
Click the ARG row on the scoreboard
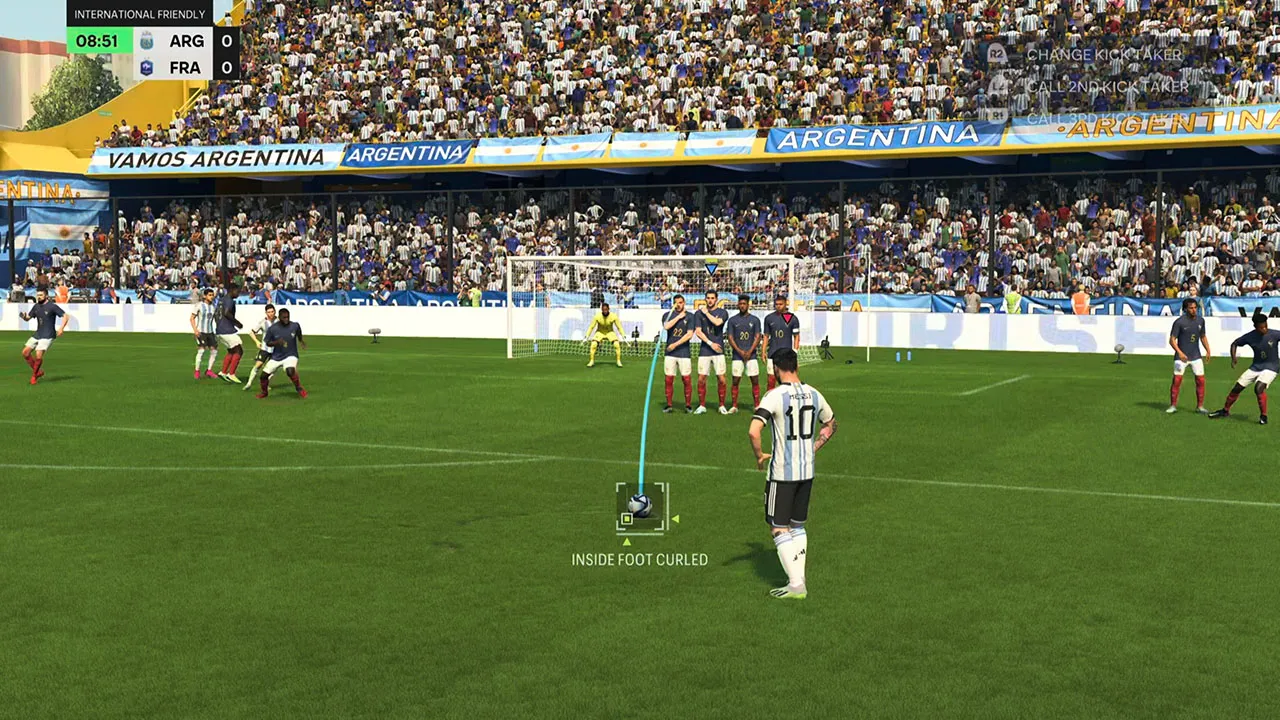(187, 41)
